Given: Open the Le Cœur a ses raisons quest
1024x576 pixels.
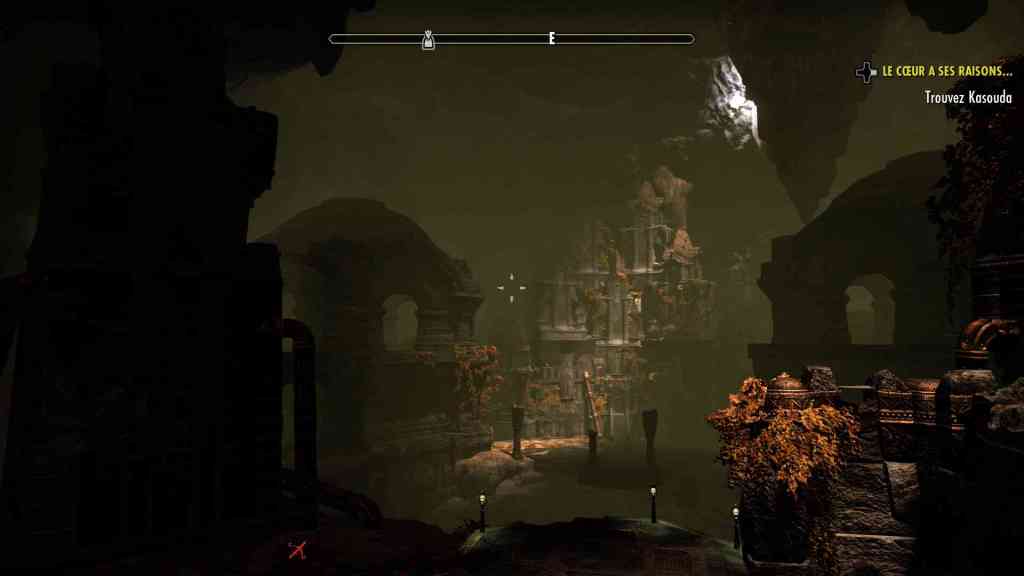Looking at the screenshot, I should click(x=946, y=73).
